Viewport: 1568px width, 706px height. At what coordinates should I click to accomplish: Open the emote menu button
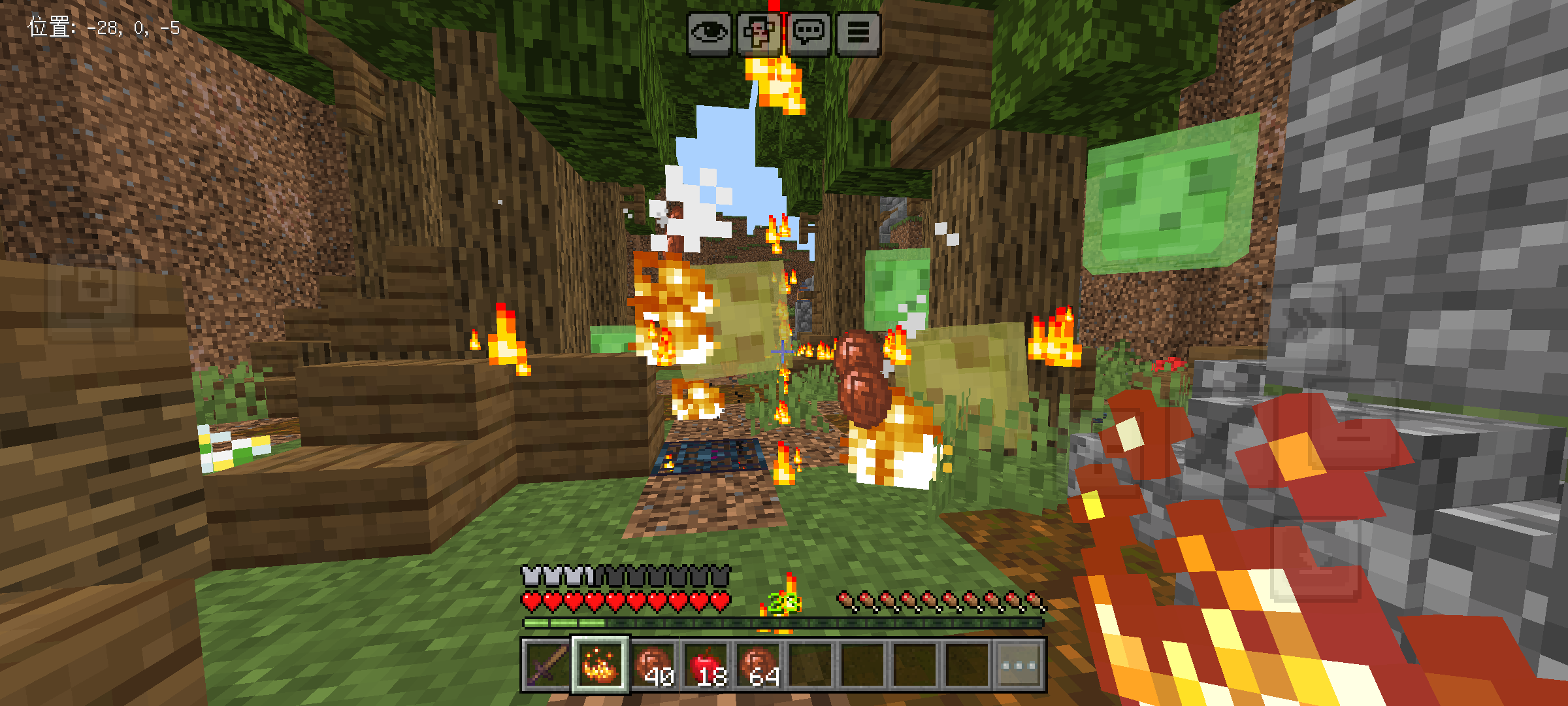tap(759, 32)
